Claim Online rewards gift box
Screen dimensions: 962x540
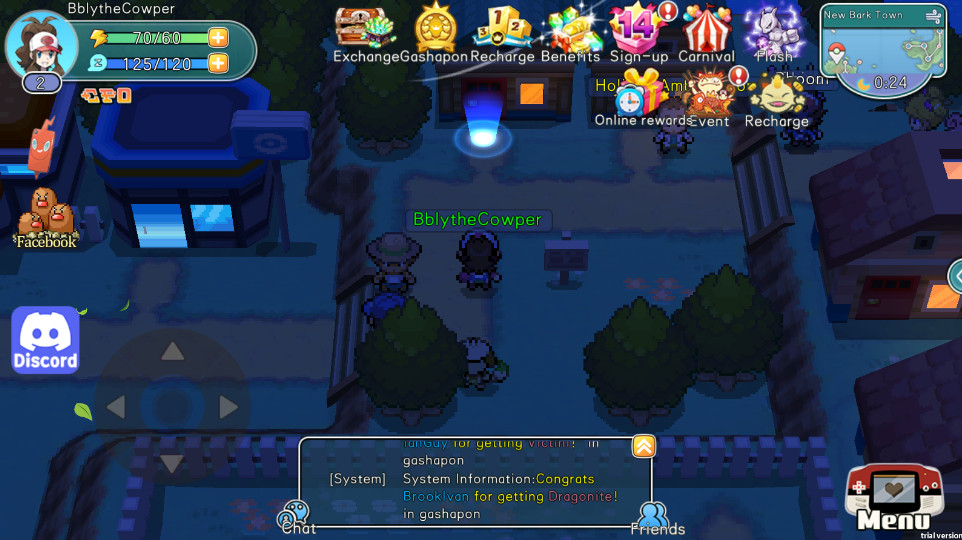[642, 97]
